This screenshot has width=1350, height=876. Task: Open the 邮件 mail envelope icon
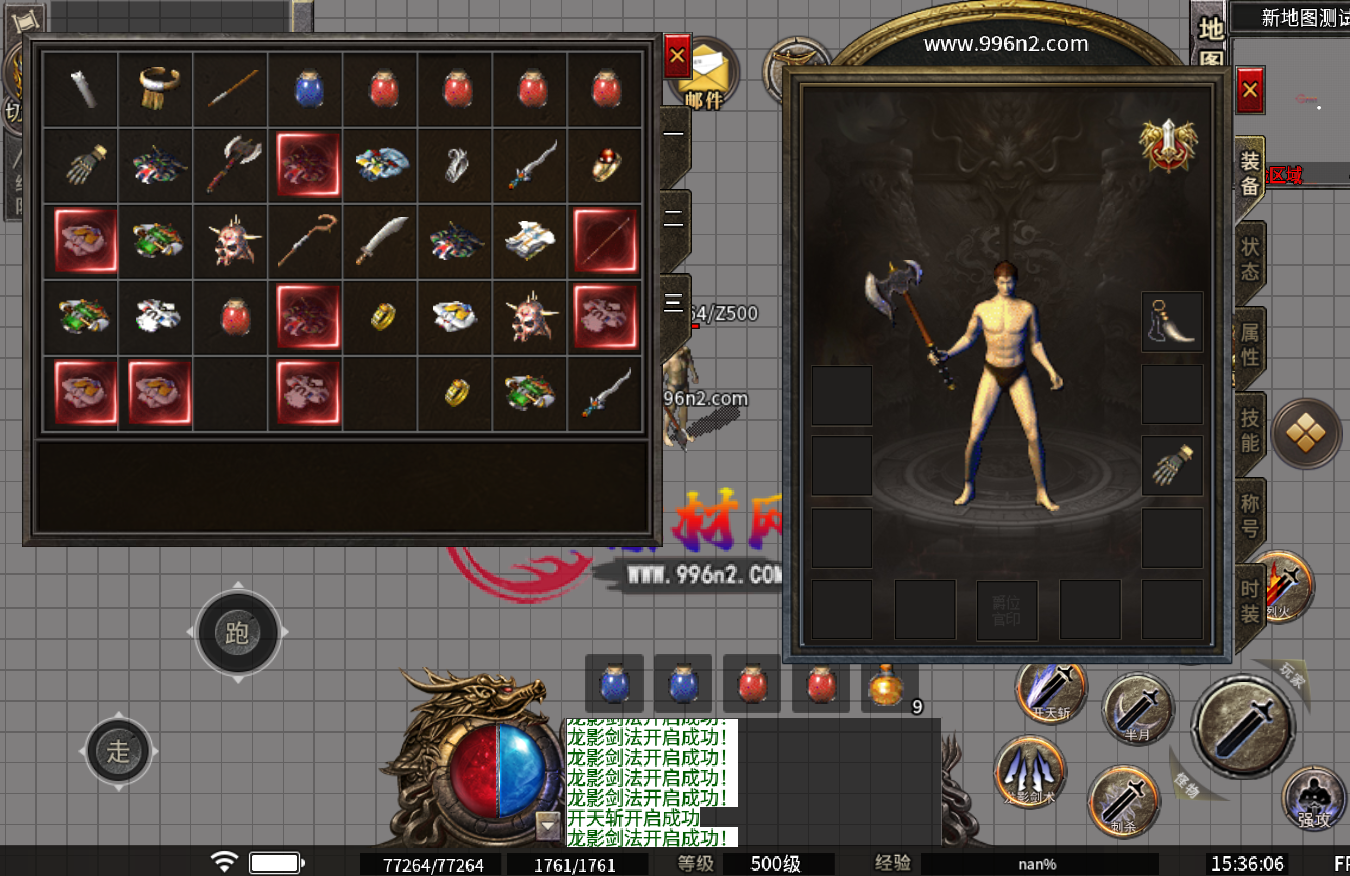[706, 73]
